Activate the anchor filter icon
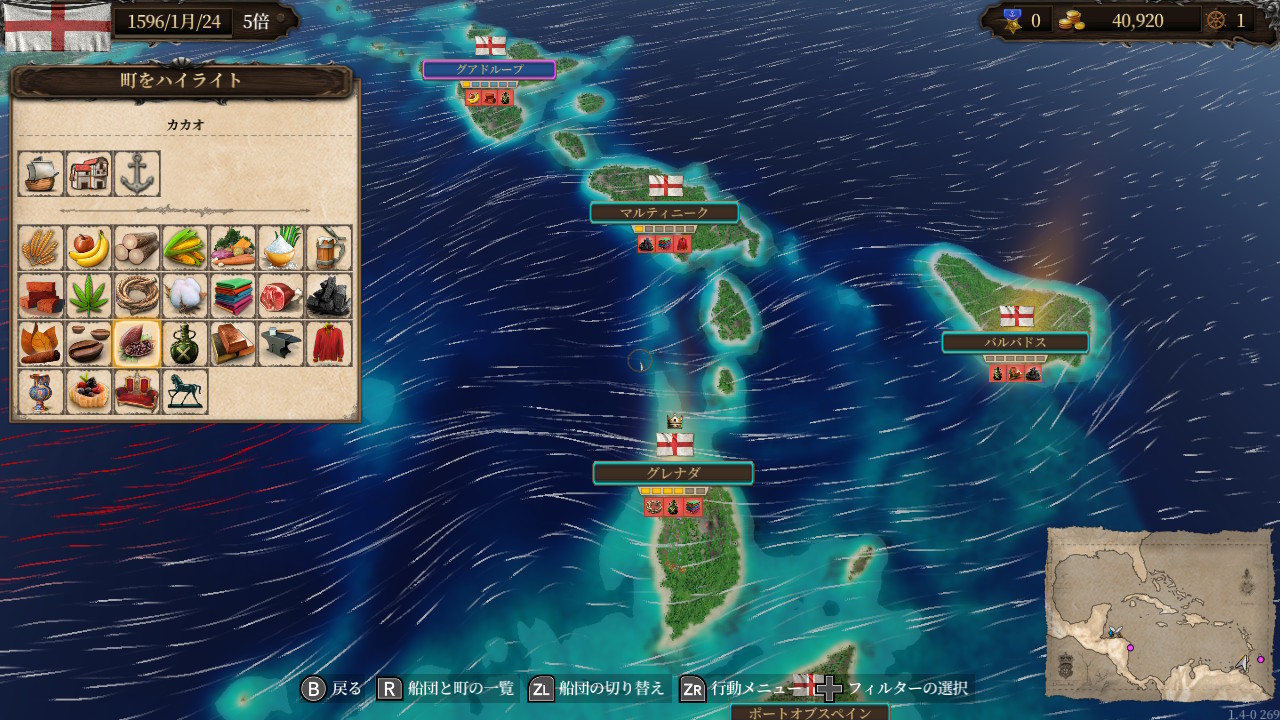This screenshot has height=720, width=1280. pos(137,174)
